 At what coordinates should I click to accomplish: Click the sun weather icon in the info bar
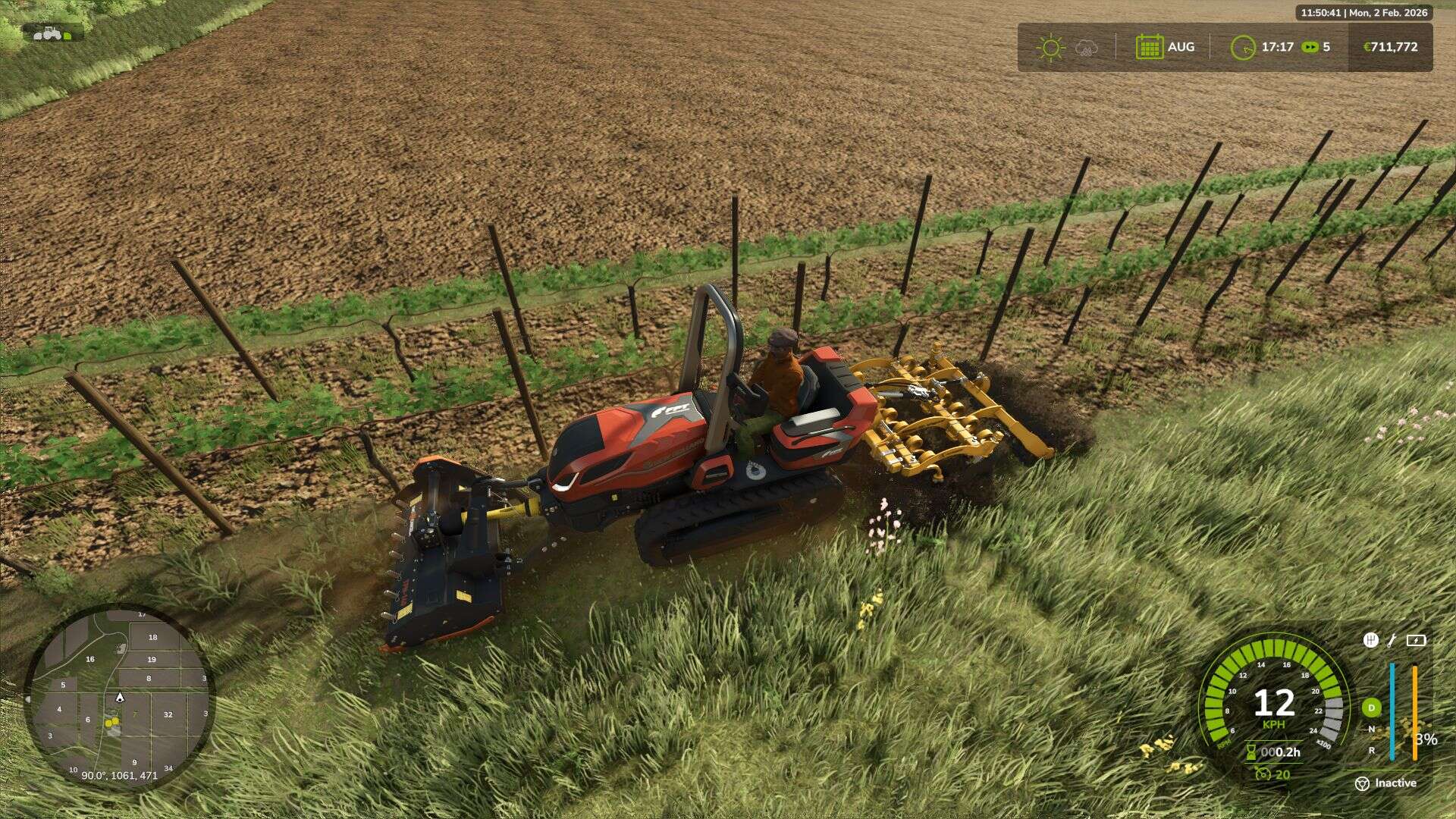(x=1050, y=47)
